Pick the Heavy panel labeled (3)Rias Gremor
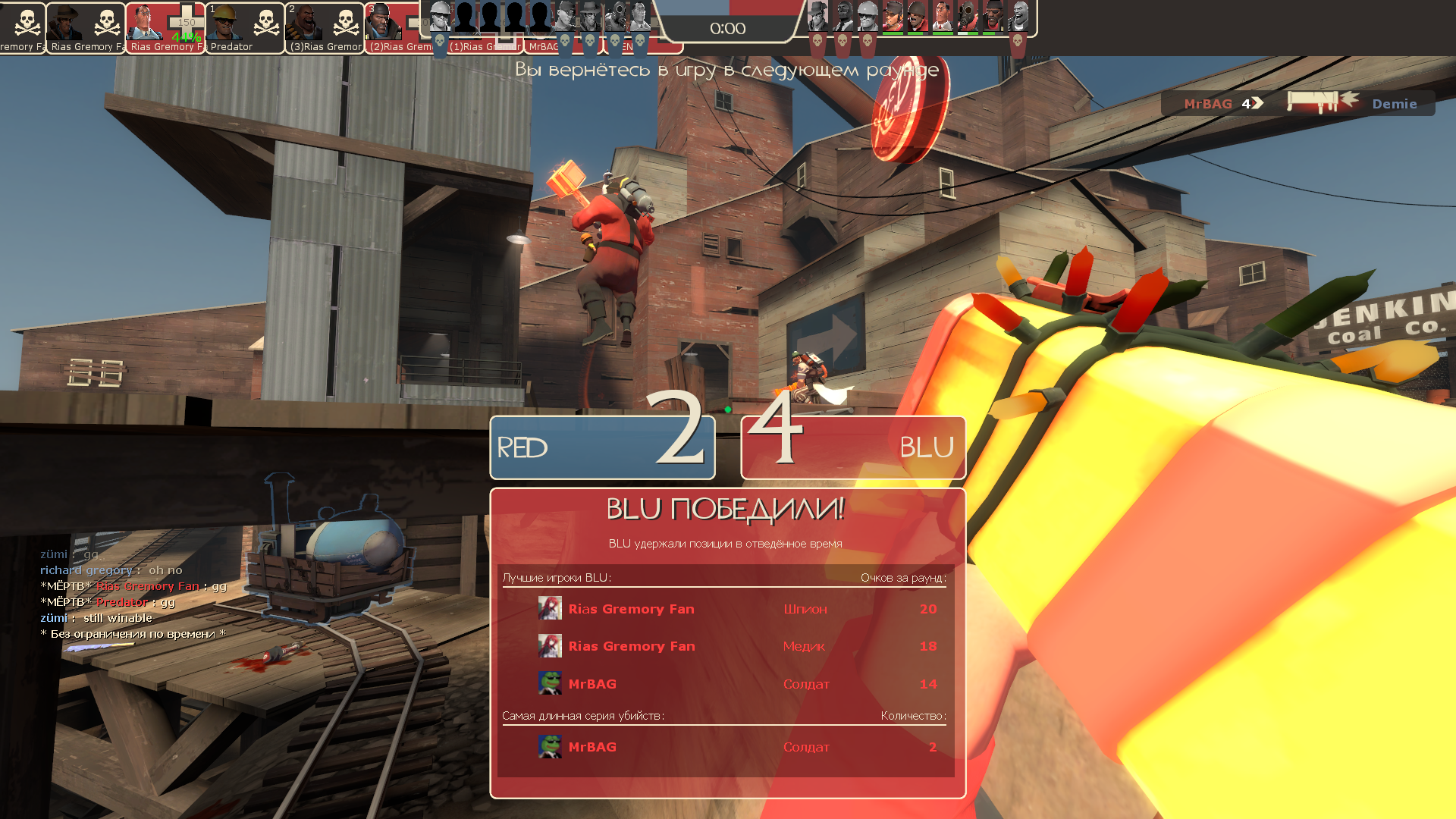 click(x=324, y=28)
